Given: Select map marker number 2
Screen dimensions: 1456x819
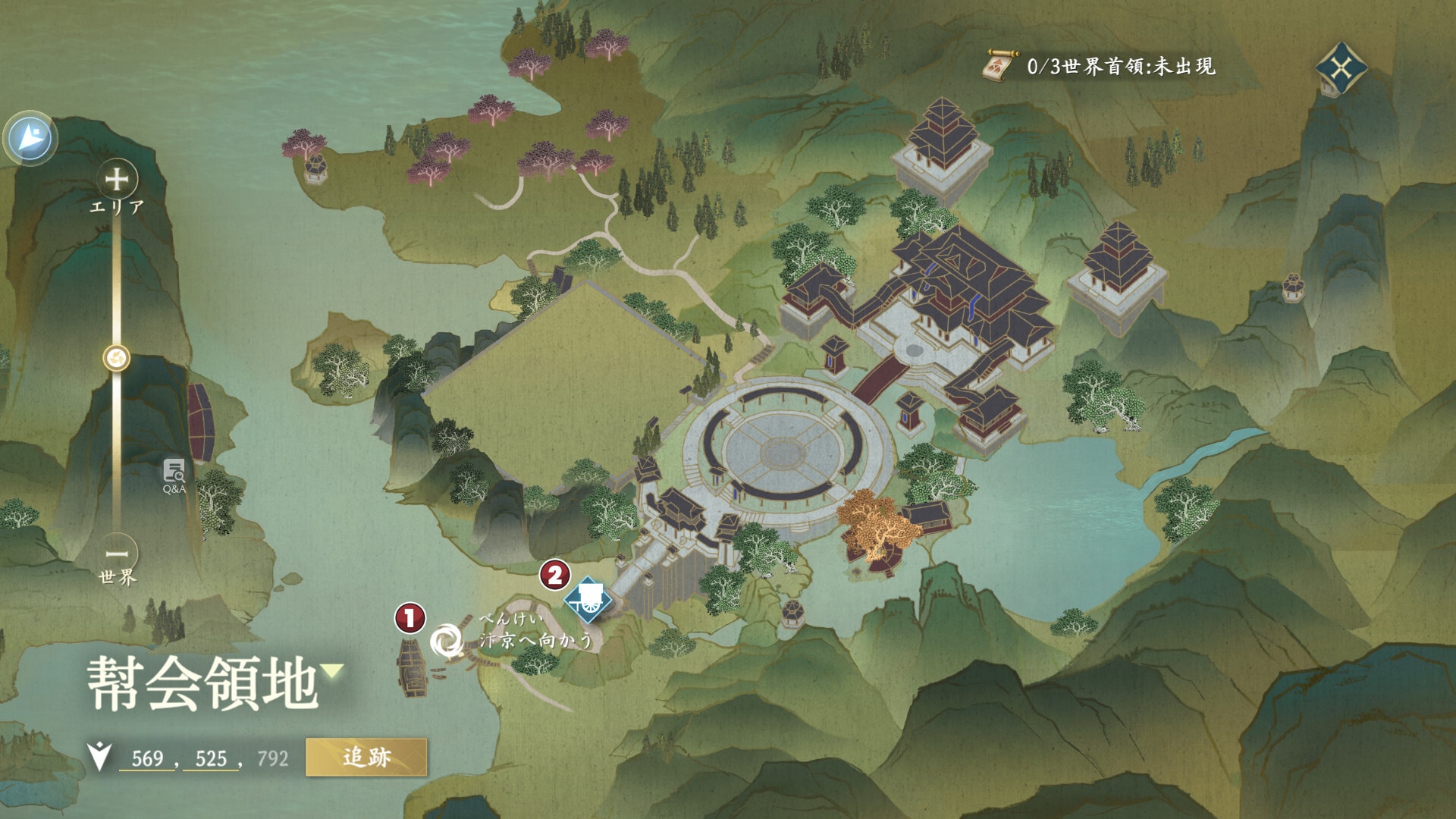Looking at the screenshot, I should tap(555, 575).
